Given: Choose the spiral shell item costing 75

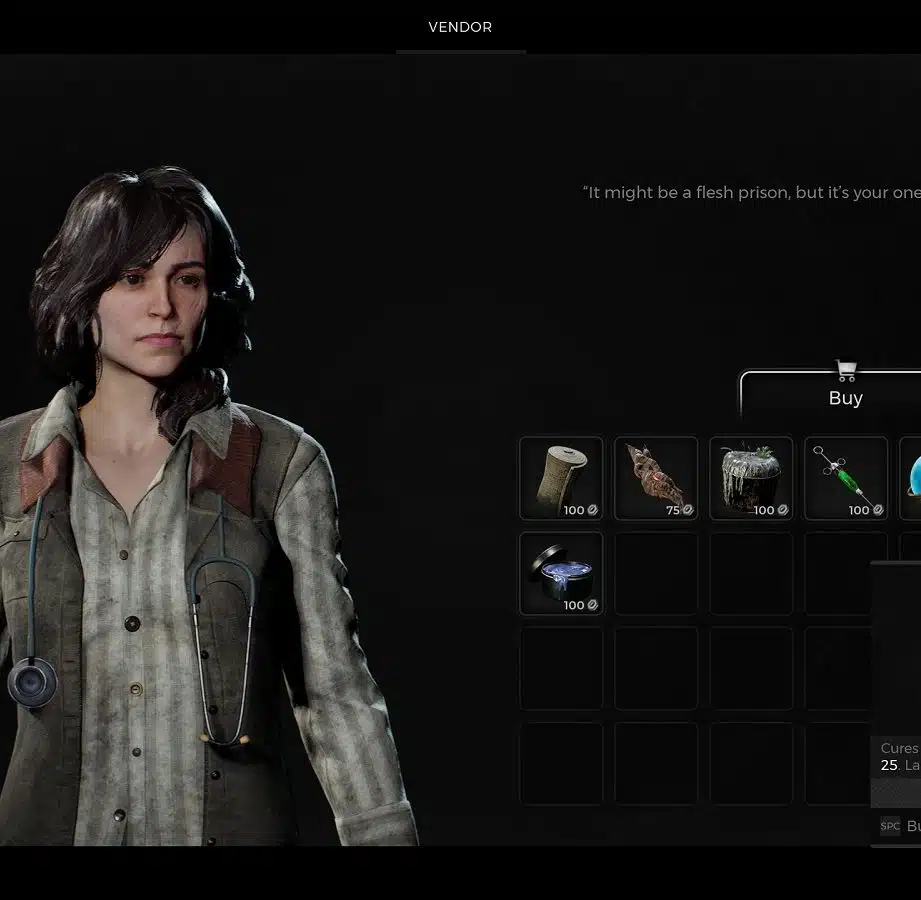Looking at the screenshot, I should (x=656, y=478).
